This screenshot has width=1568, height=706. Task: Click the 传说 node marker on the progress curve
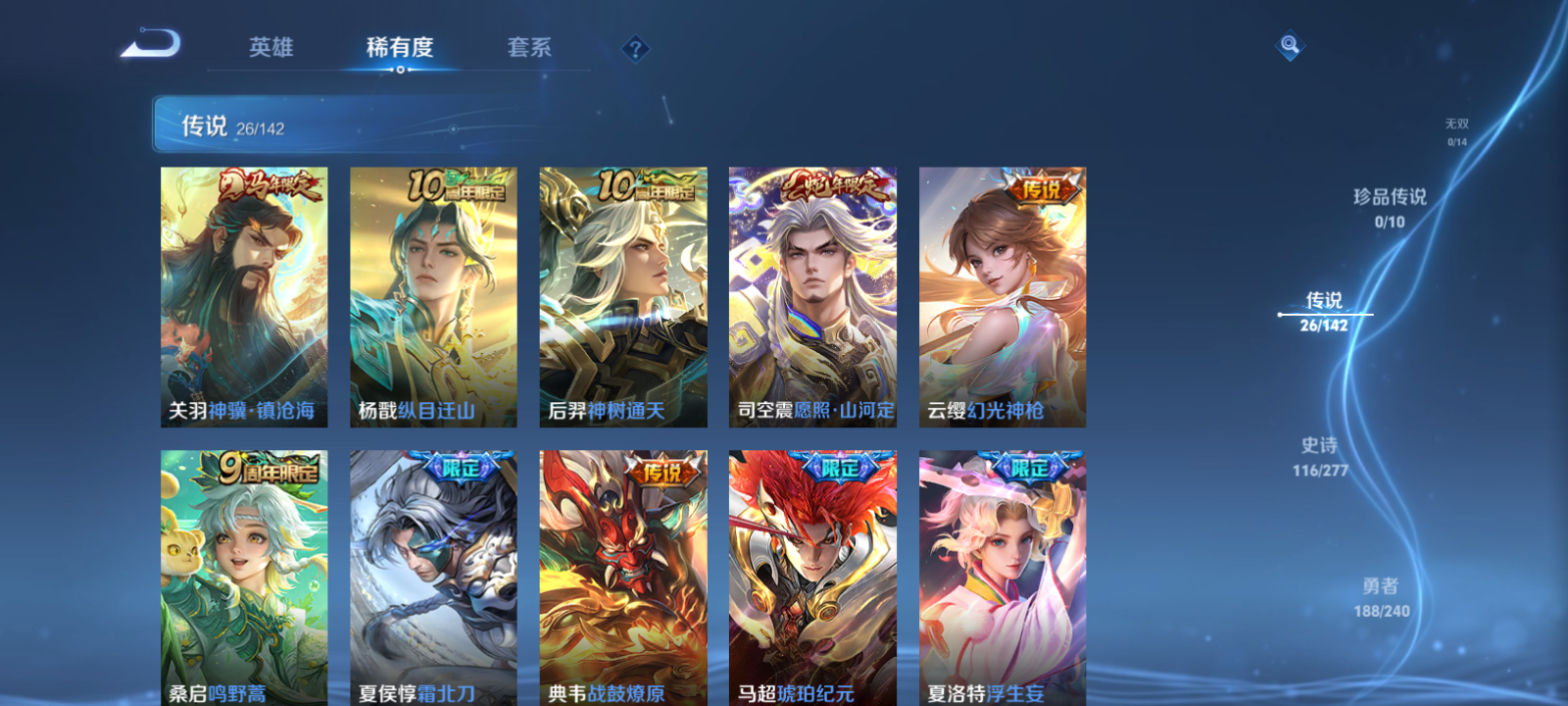(1282, 314)
